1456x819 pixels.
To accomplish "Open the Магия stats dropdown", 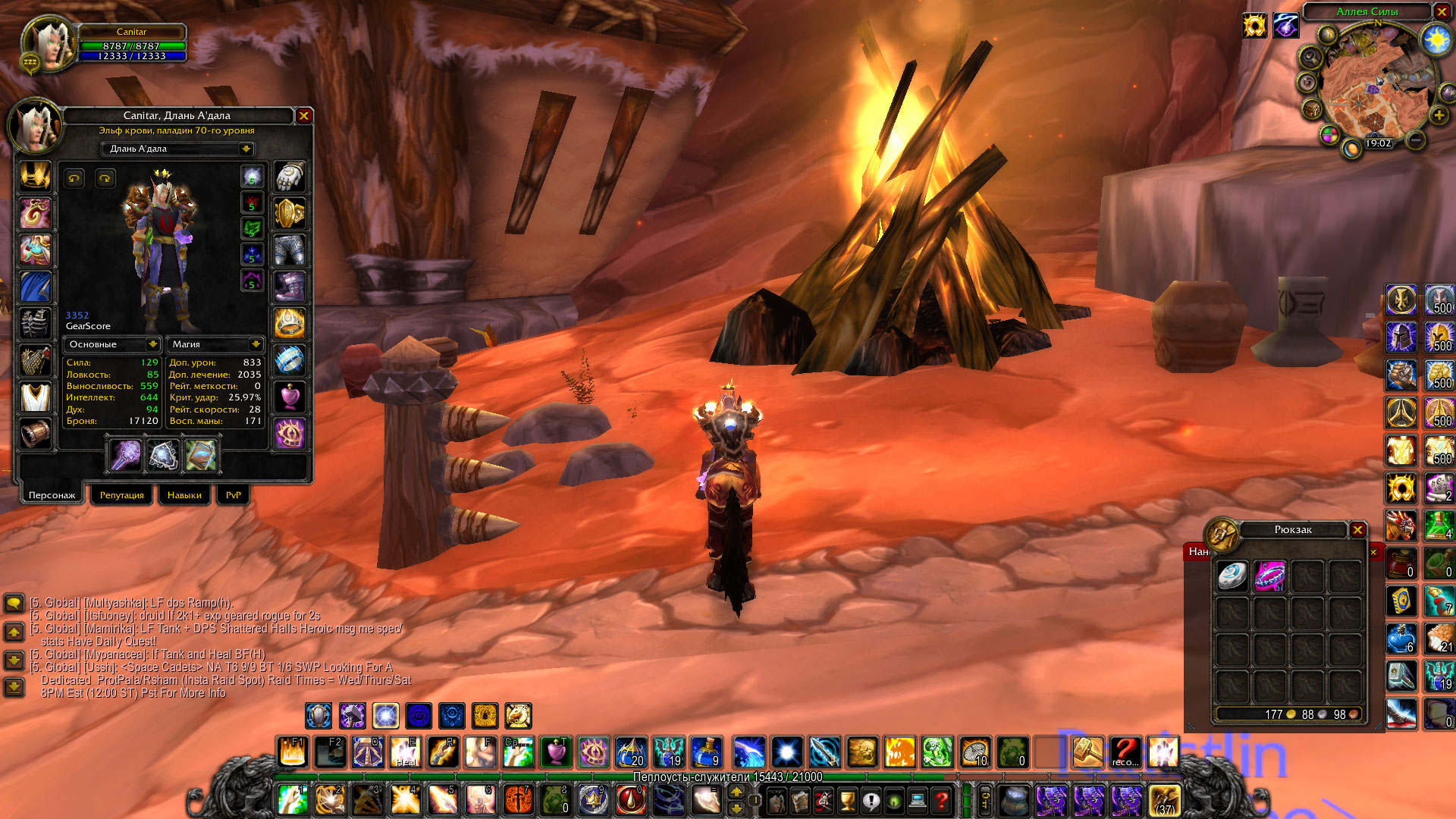I will pos(256,344).
